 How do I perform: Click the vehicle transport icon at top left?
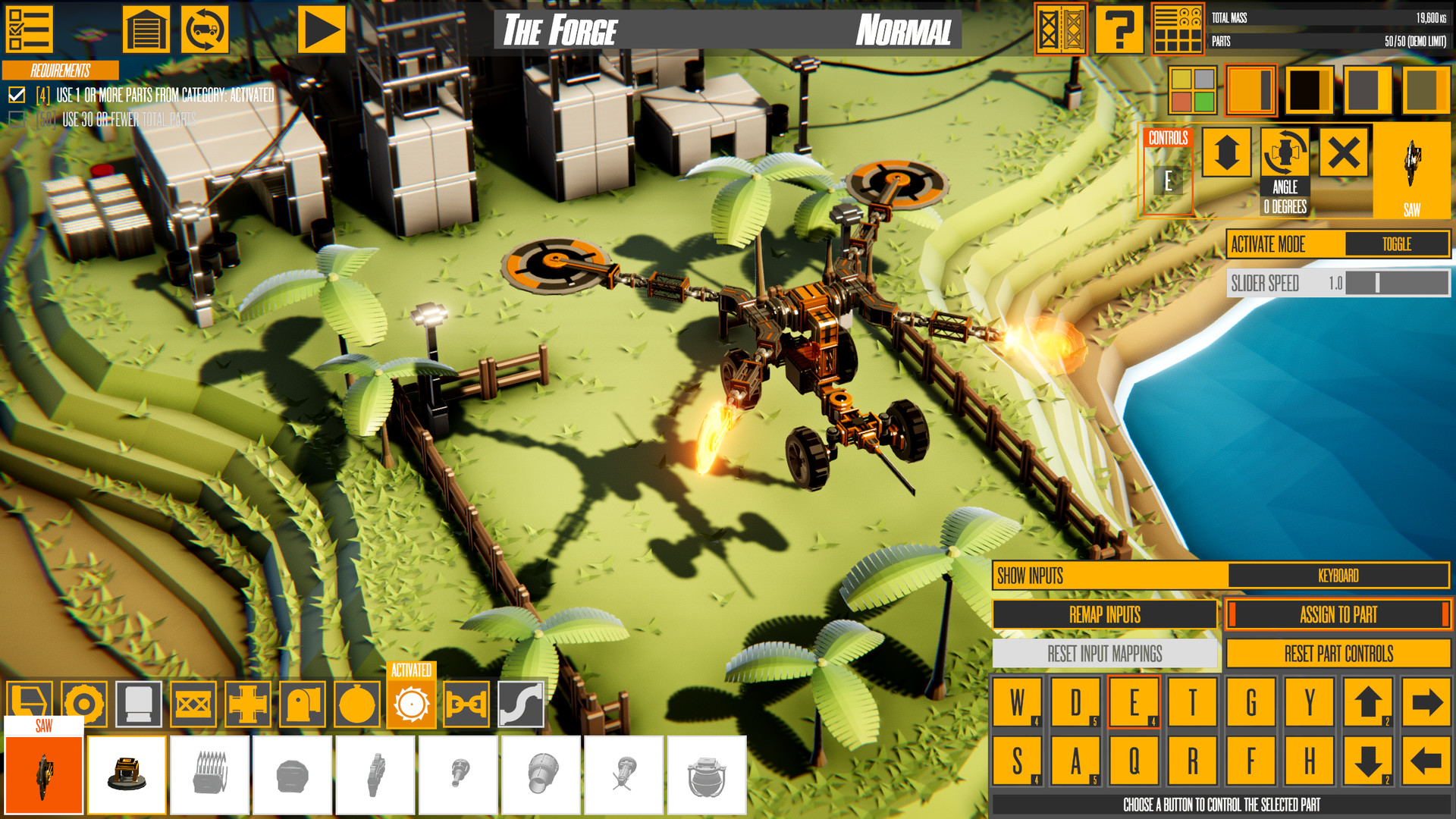[x=203, y=29]
